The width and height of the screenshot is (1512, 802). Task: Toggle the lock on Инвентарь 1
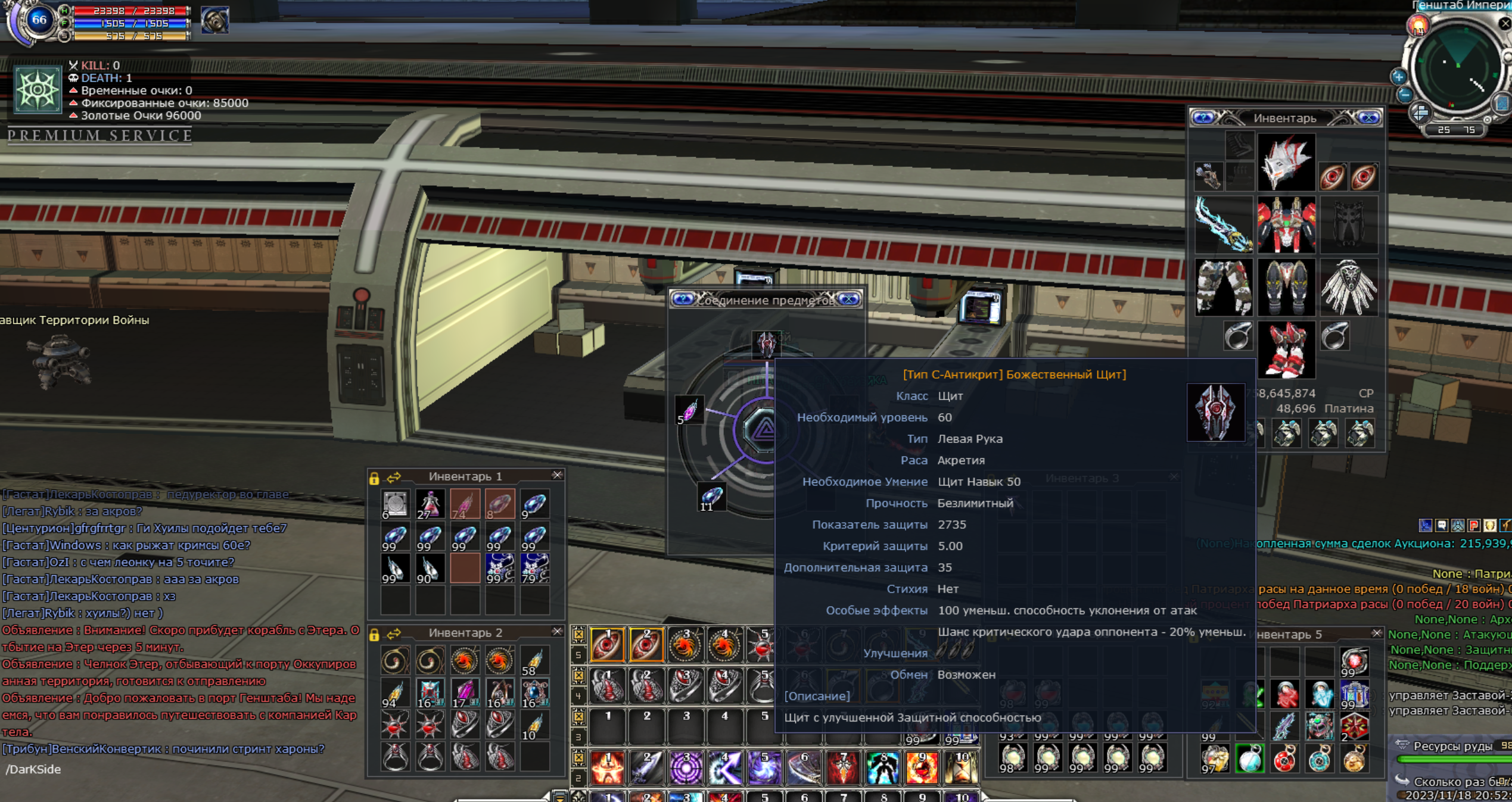pyautogui.click(x=374, y=478)
